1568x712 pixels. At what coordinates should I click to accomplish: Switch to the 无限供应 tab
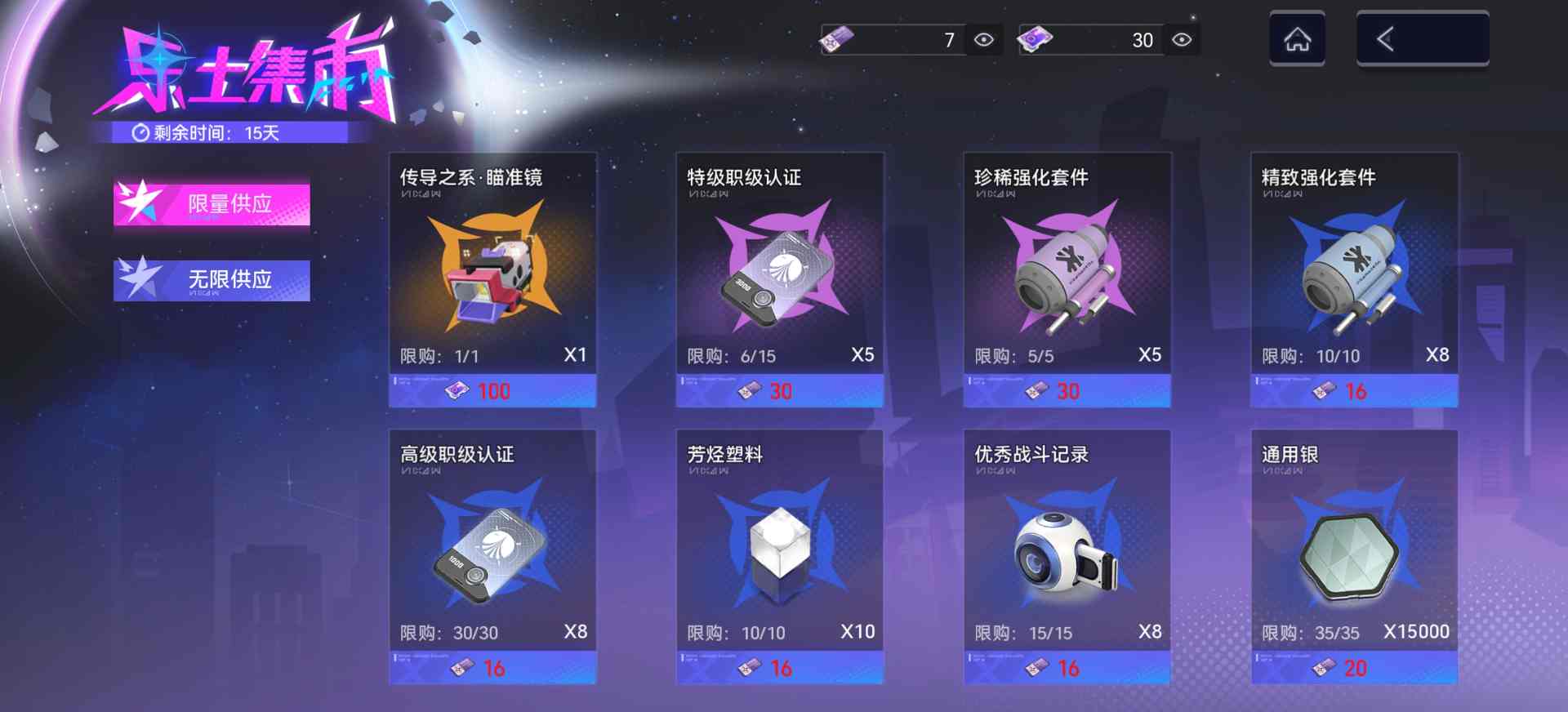212,280
